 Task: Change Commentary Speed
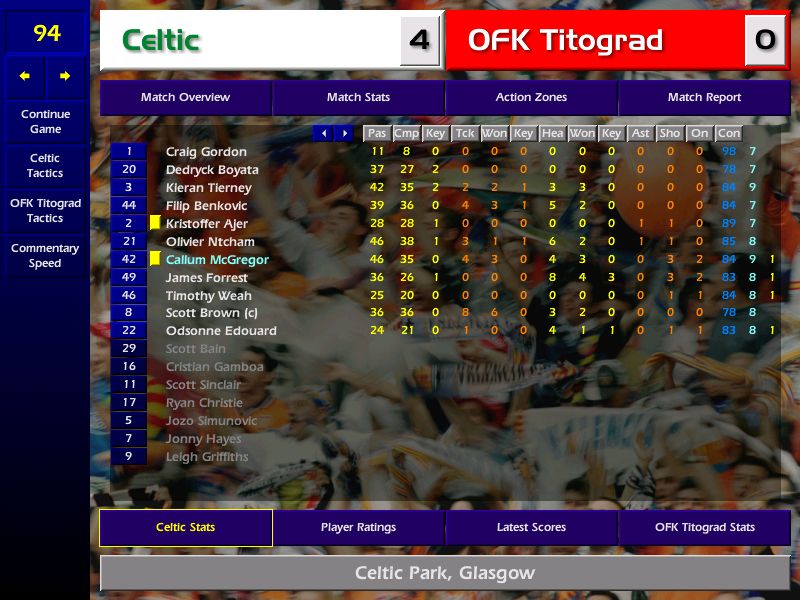point(45,255)
